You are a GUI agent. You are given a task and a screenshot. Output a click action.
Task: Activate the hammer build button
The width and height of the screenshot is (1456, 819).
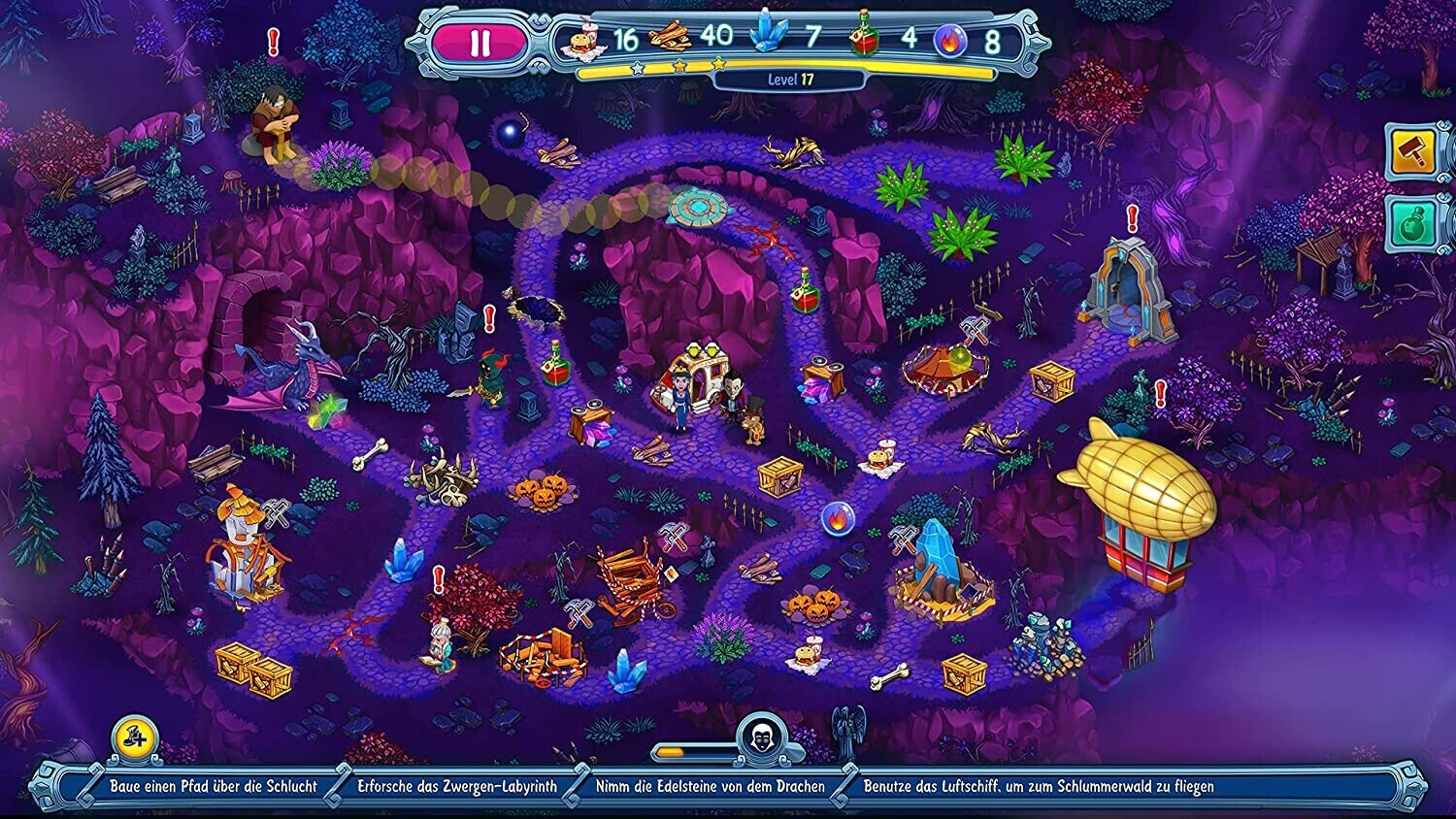(1415, 151)
